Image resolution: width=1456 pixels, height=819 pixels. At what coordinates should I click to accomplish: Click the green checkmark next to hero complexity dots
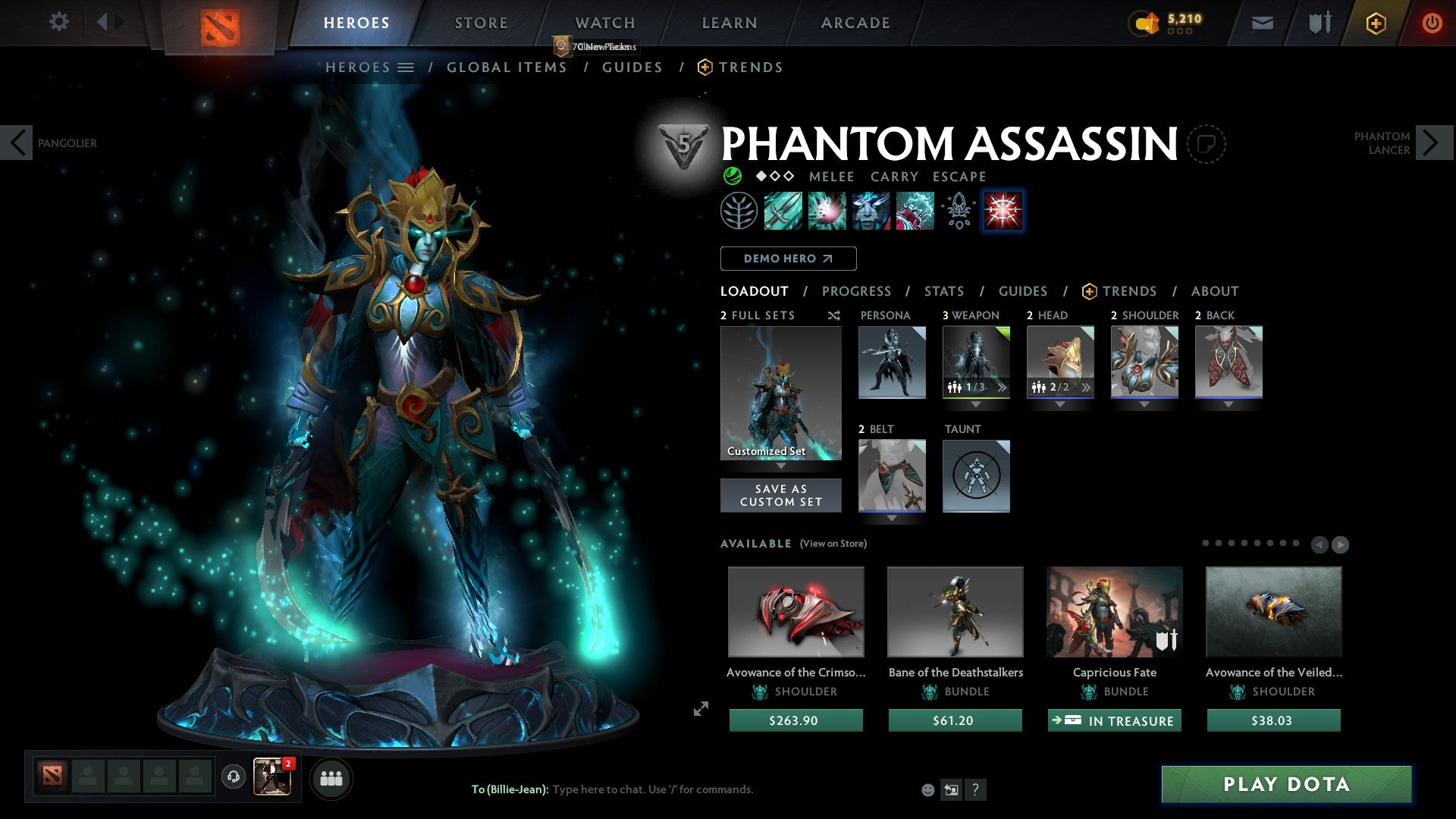[x=733, y=177]
